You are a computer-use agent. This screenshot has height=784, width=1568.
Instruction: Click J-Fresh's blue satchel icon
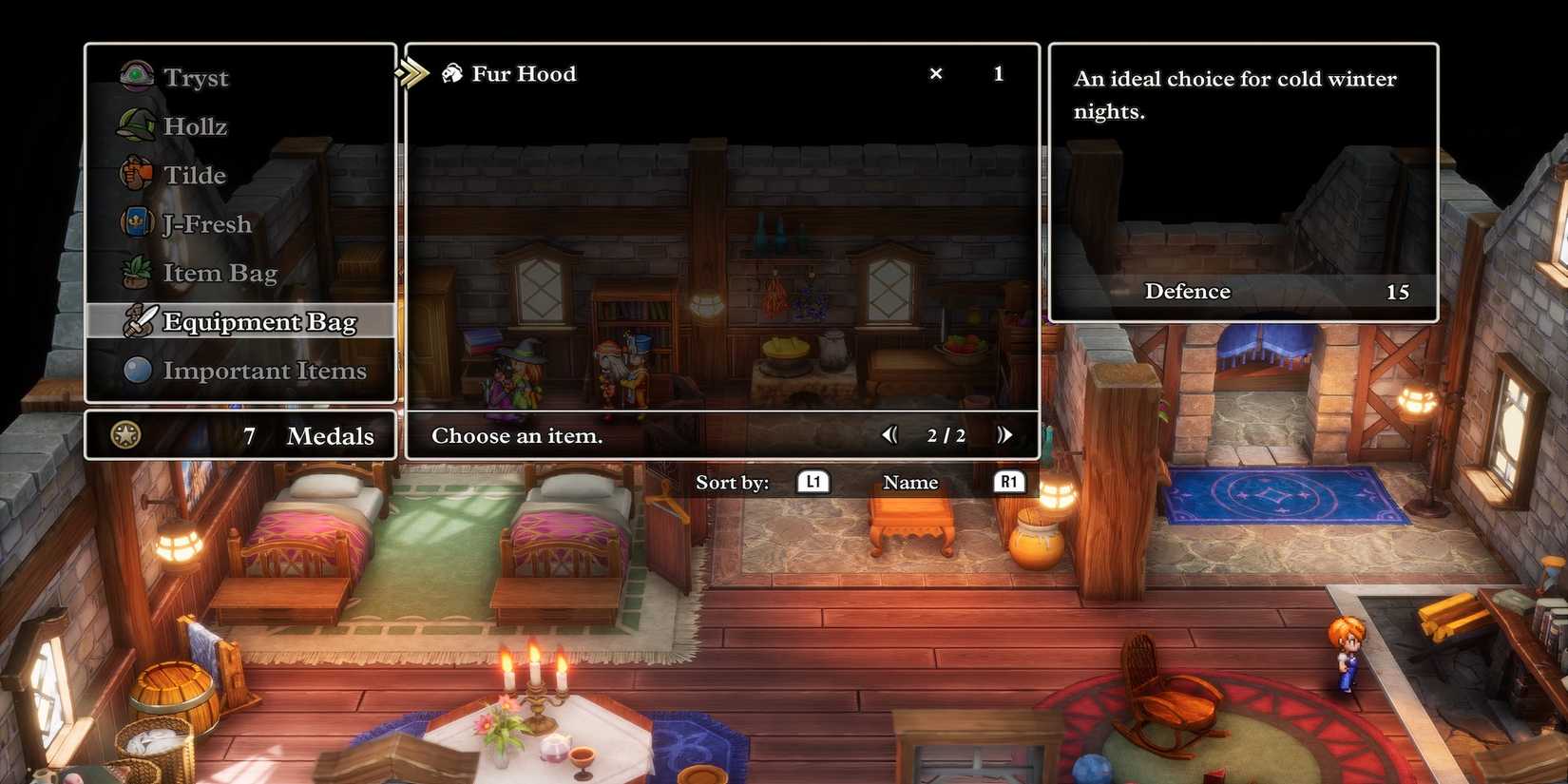[136, 223]
